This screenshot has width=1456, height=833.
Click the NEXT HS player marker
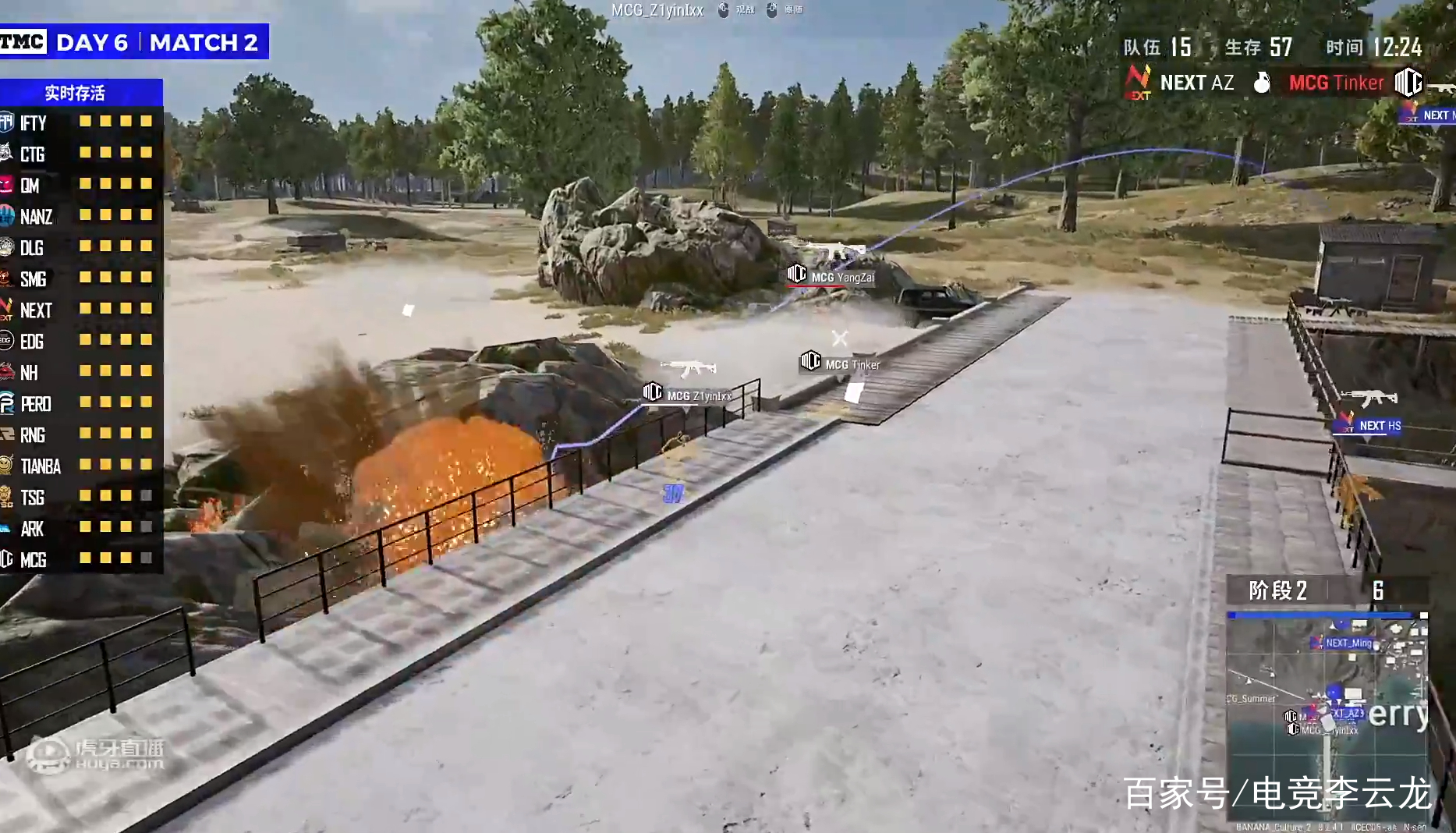pos(1369,425)
